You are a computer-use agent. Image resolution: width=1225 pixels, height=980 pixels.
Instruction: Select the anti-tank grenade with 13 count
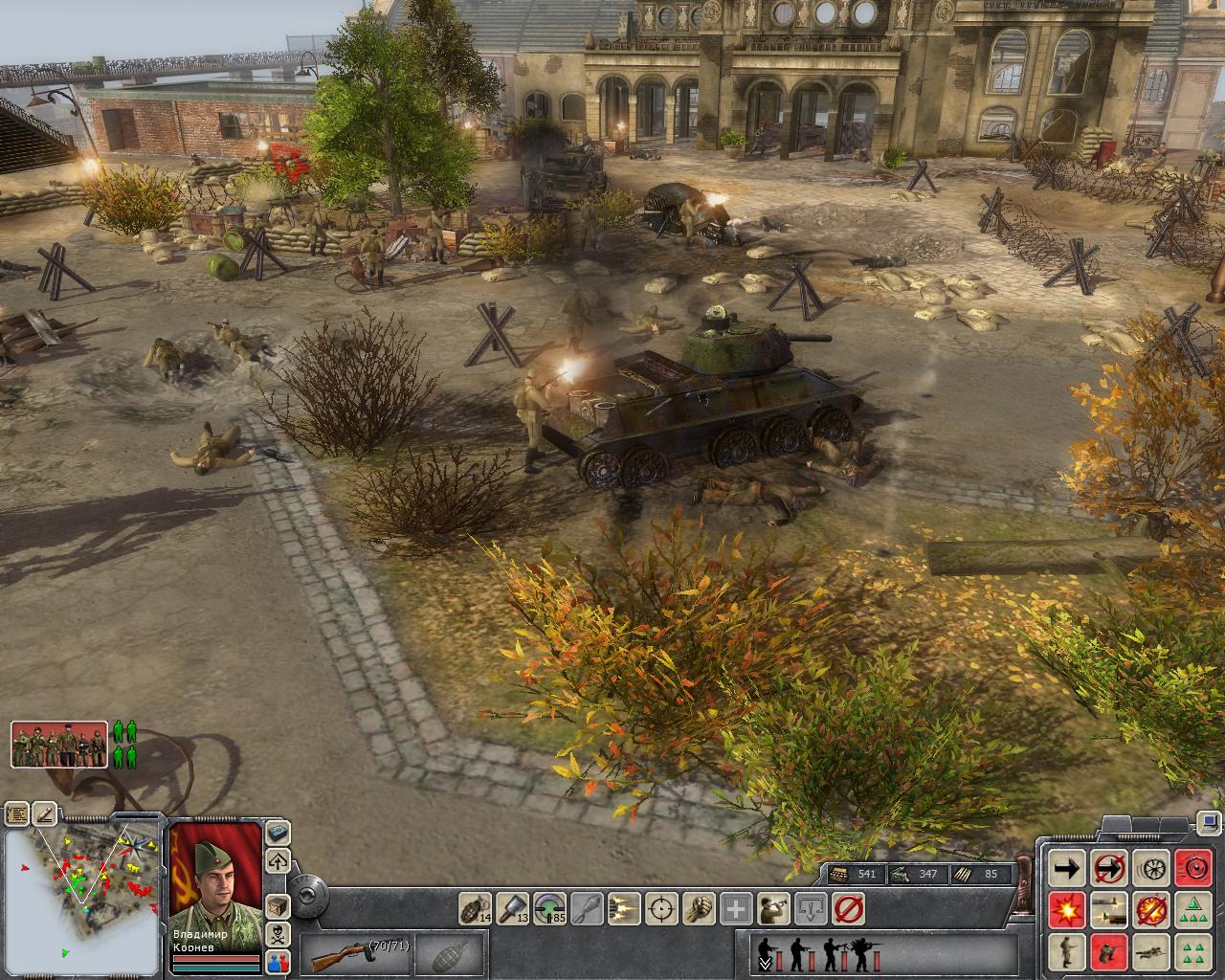[514, 907]
